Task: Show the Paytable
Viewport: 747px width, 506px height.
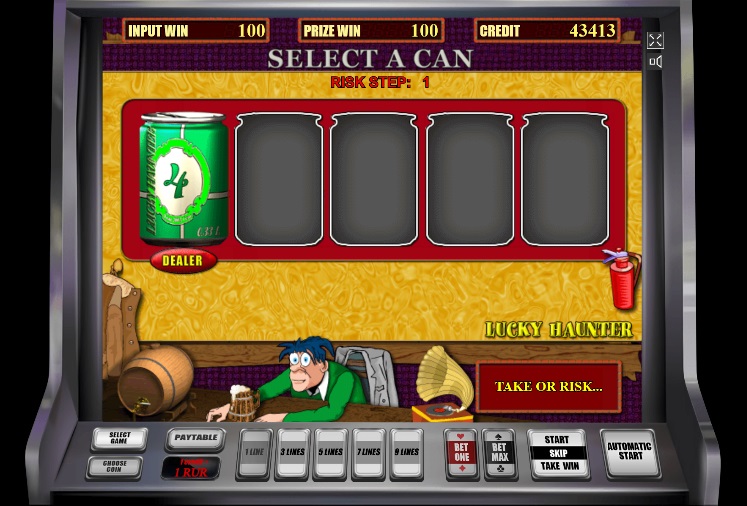Action: (x=193, y=438)
